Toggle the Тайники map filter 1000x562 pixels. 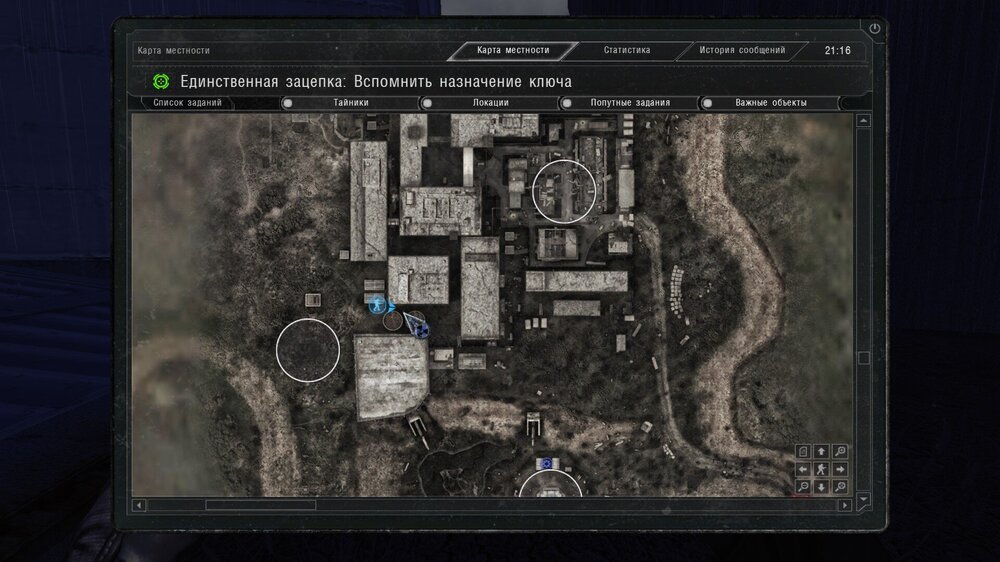tap(350, 103)
